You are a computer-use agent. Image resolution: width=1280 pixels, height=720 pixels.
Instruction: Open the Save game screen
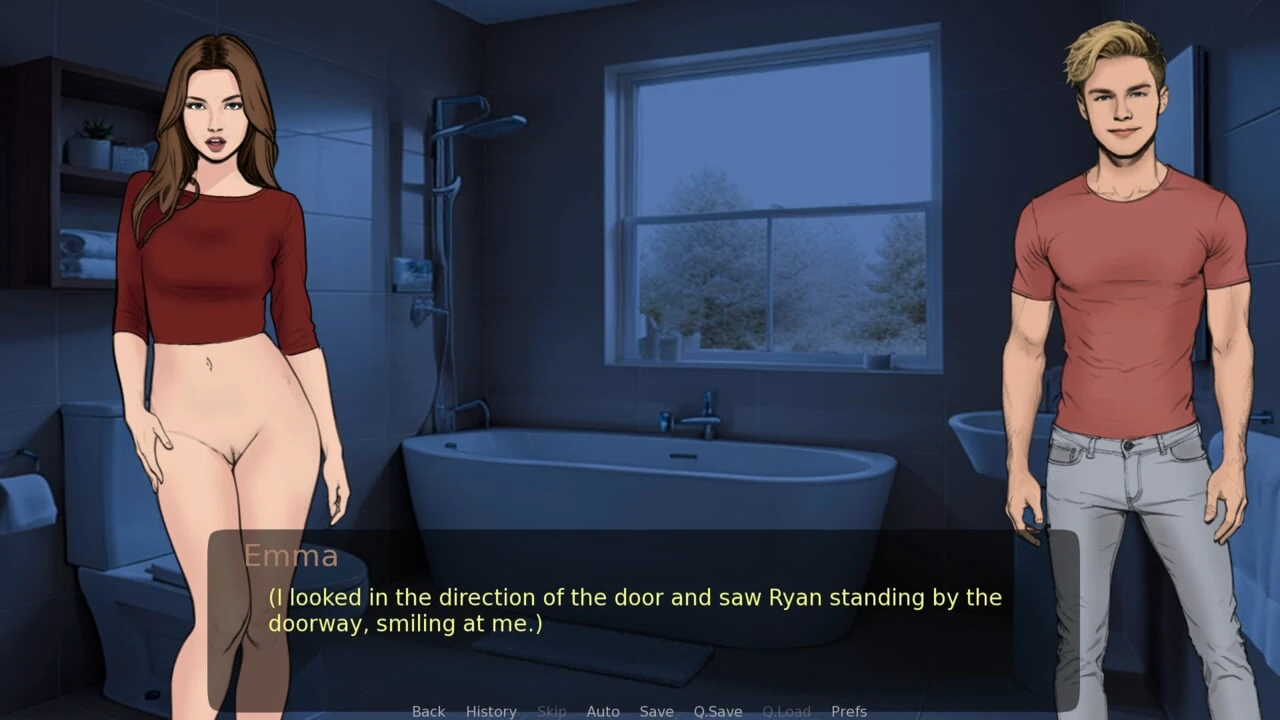pos(656,711)
